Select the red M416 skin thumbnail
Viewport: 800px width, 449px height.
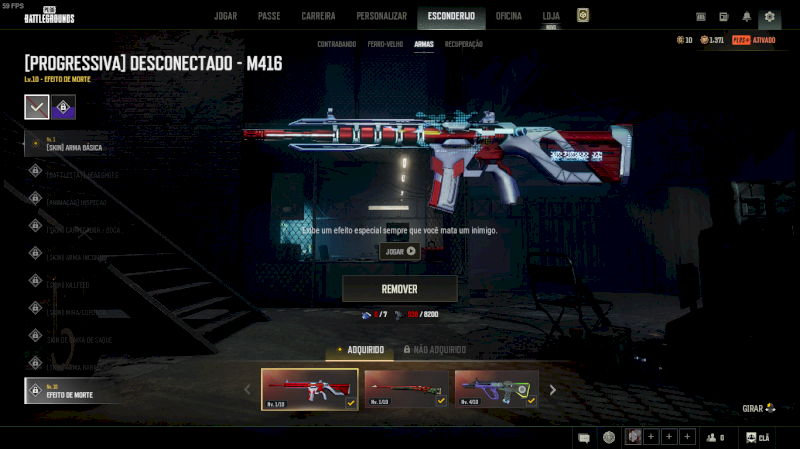coord(310,389)
